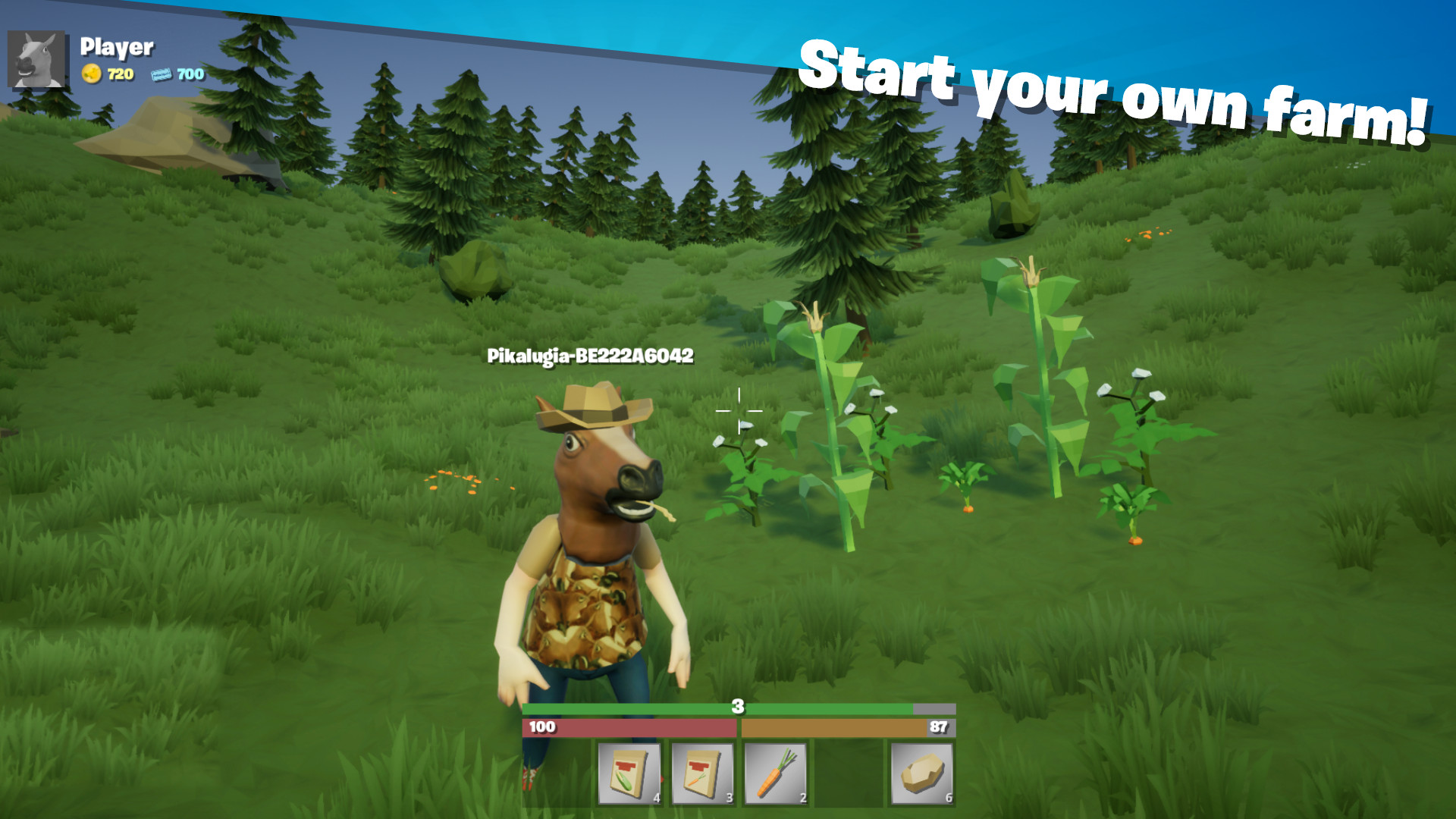Click the Pikalugia-BE222A6042 nameplate
The height and width of the screenshot is (819, 1456).
591,355
